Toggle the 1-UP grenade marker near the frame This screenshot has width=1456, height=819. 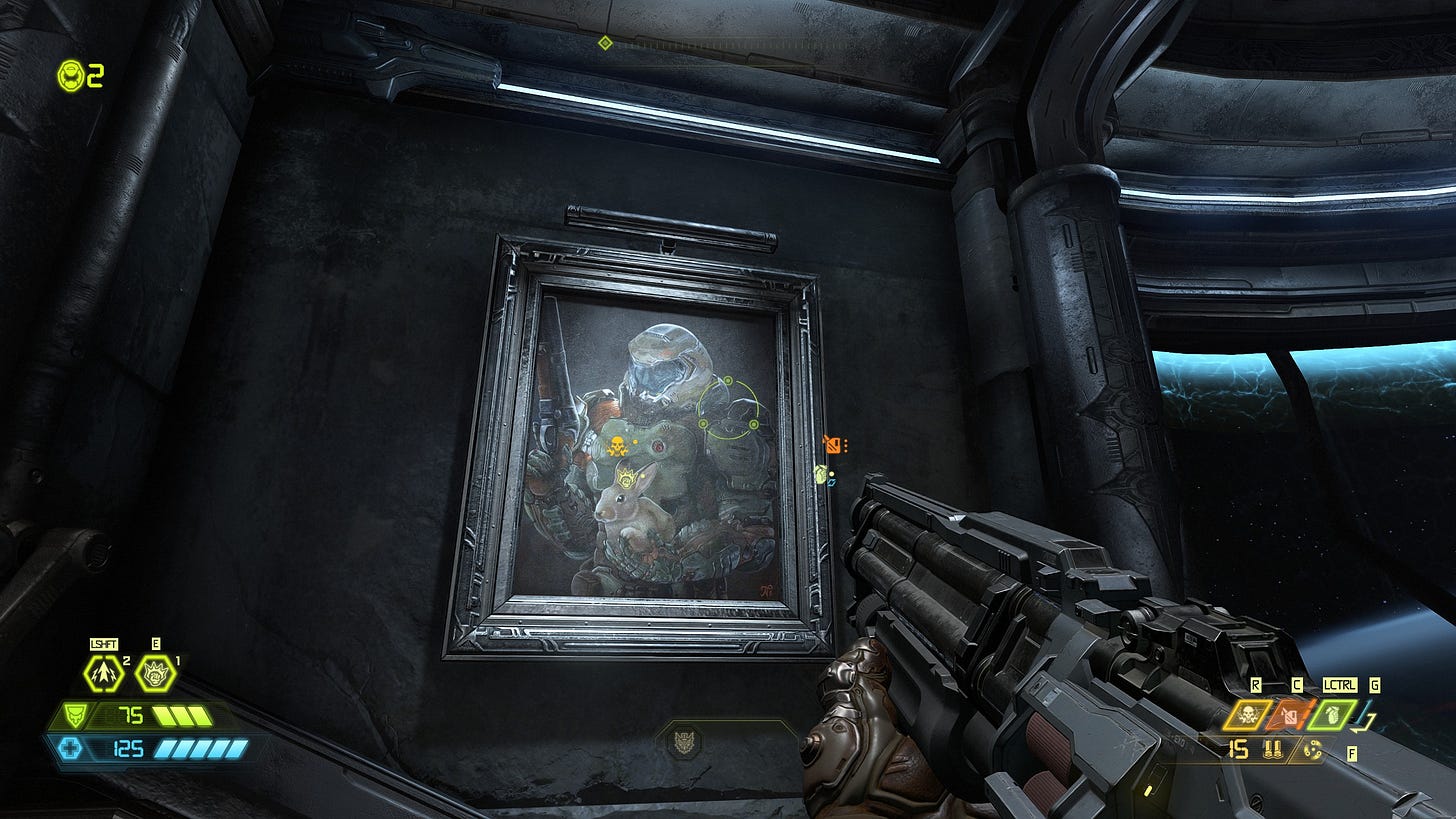pos(821,475)
